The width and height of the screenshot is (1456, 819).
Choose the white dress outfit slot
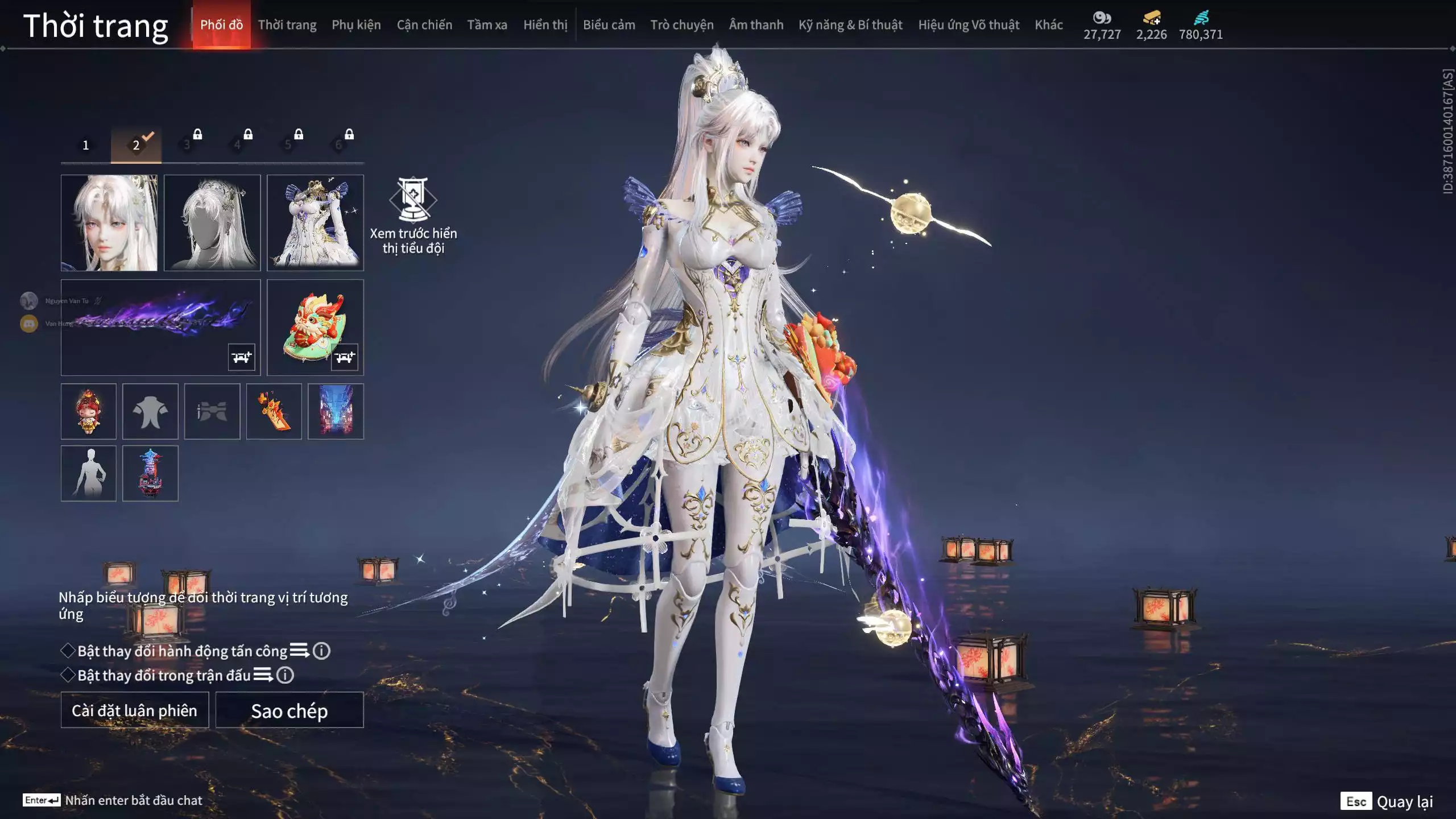point(315,222)
